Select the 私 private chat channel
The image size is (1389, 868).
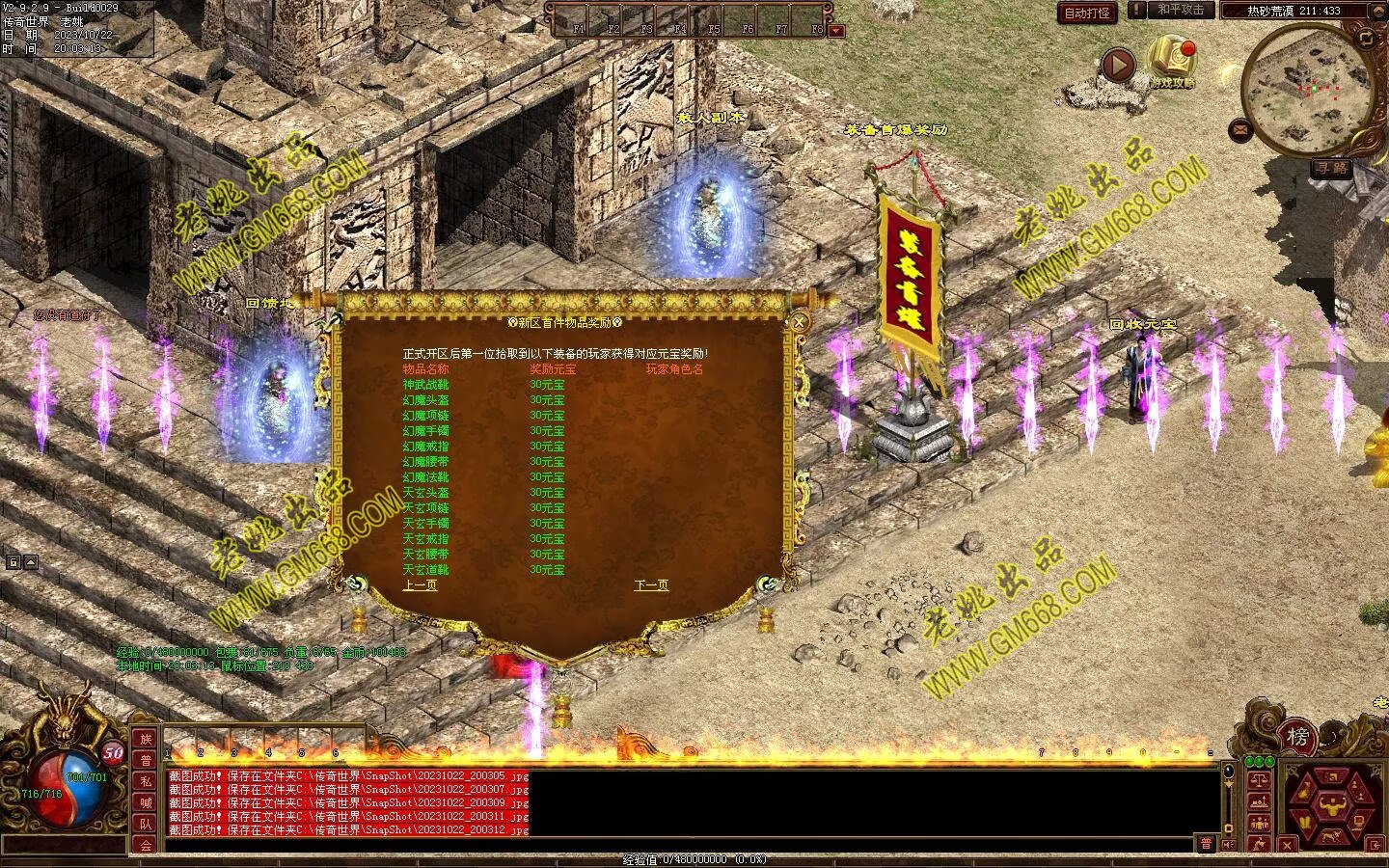coord(146,782)
